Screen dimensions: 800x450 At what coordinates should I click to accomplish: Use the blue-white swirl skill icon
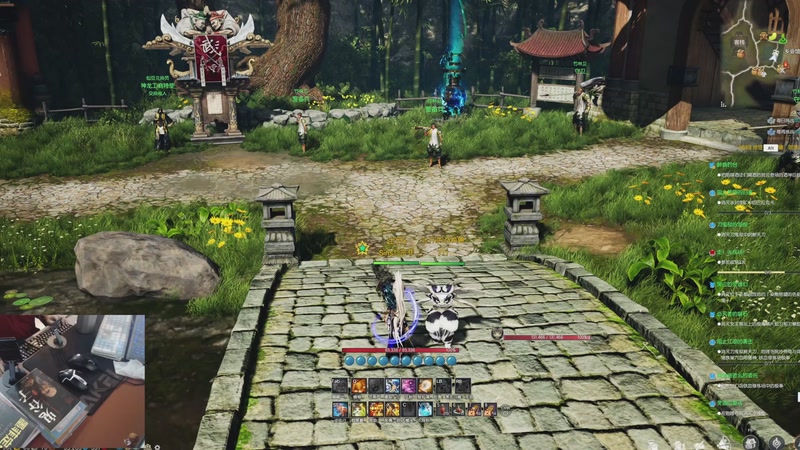(391, 386)
